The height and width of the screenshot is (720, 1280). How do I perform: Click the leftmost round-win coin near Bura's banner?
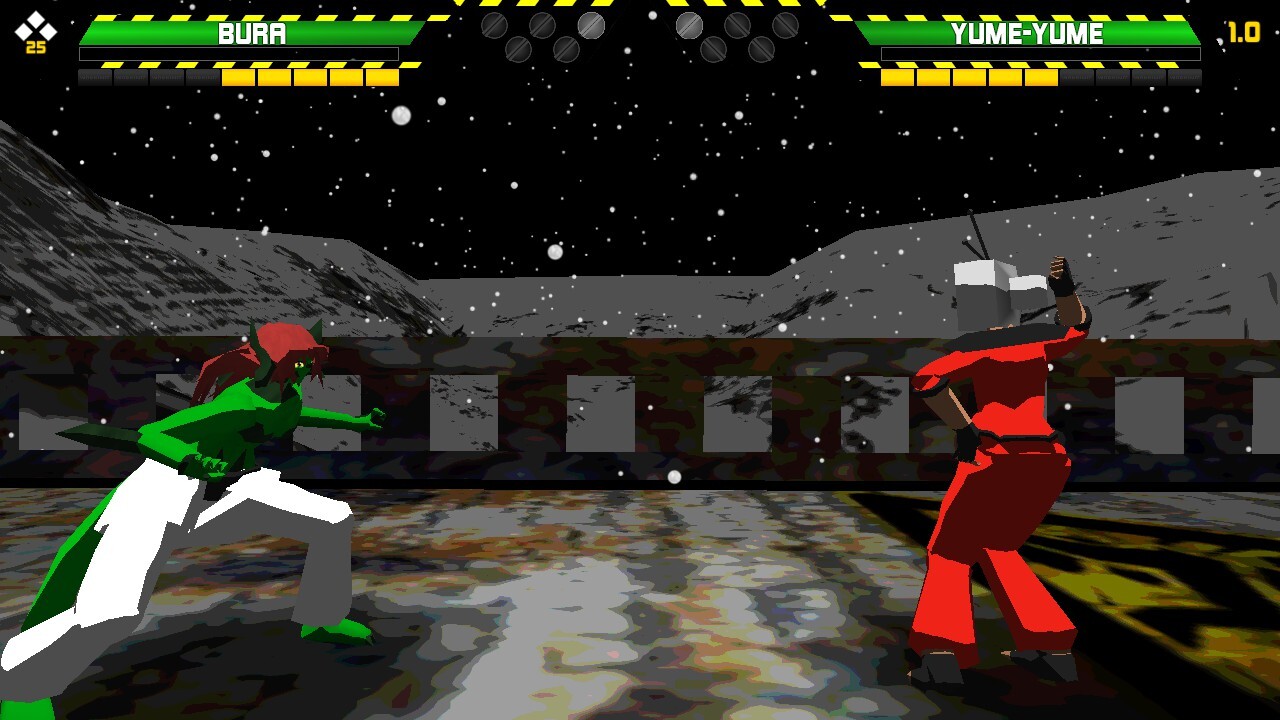pyautogui.click(x=495, y=25)
